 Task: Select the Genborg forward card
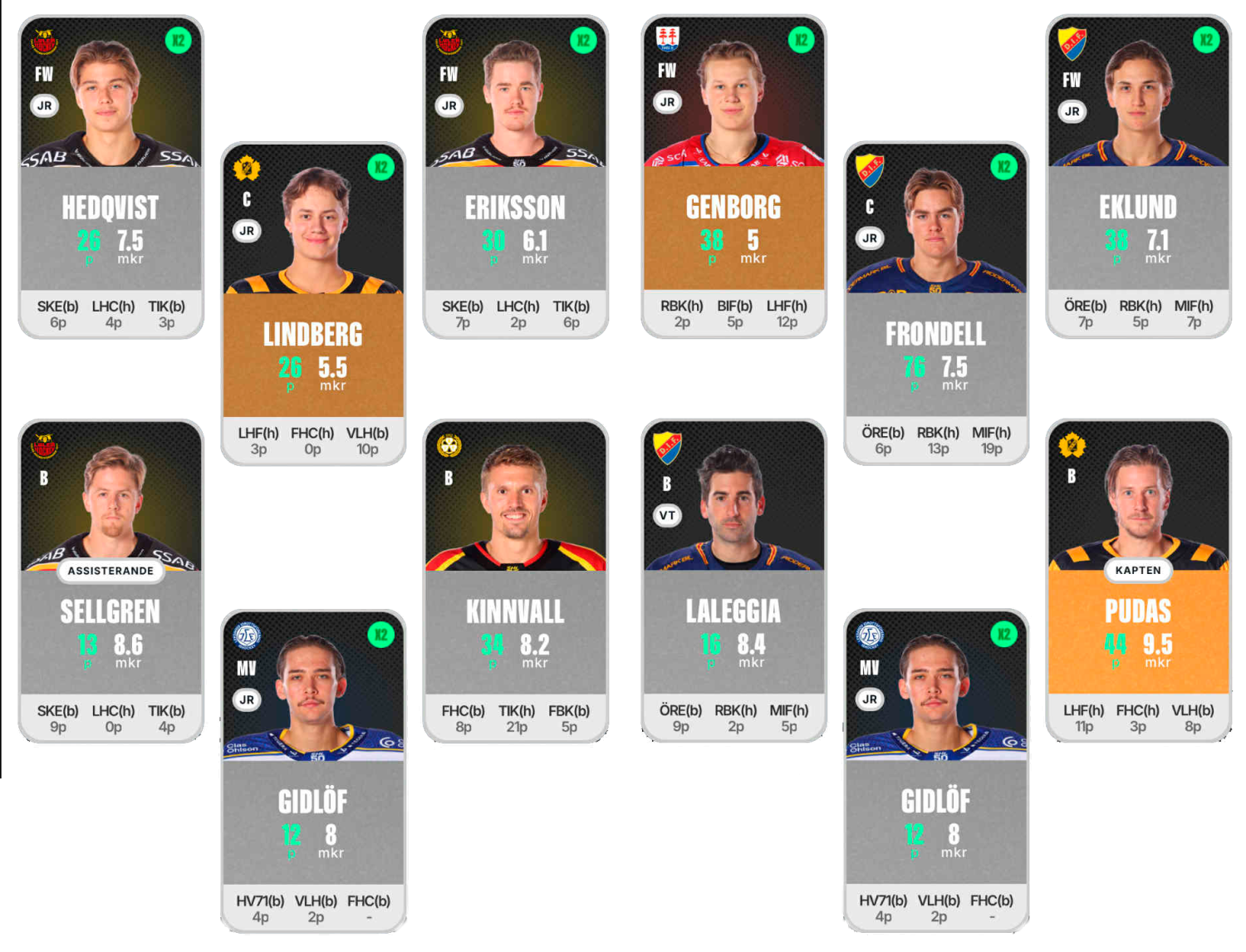pyautogui.click(x=733, y=176)
